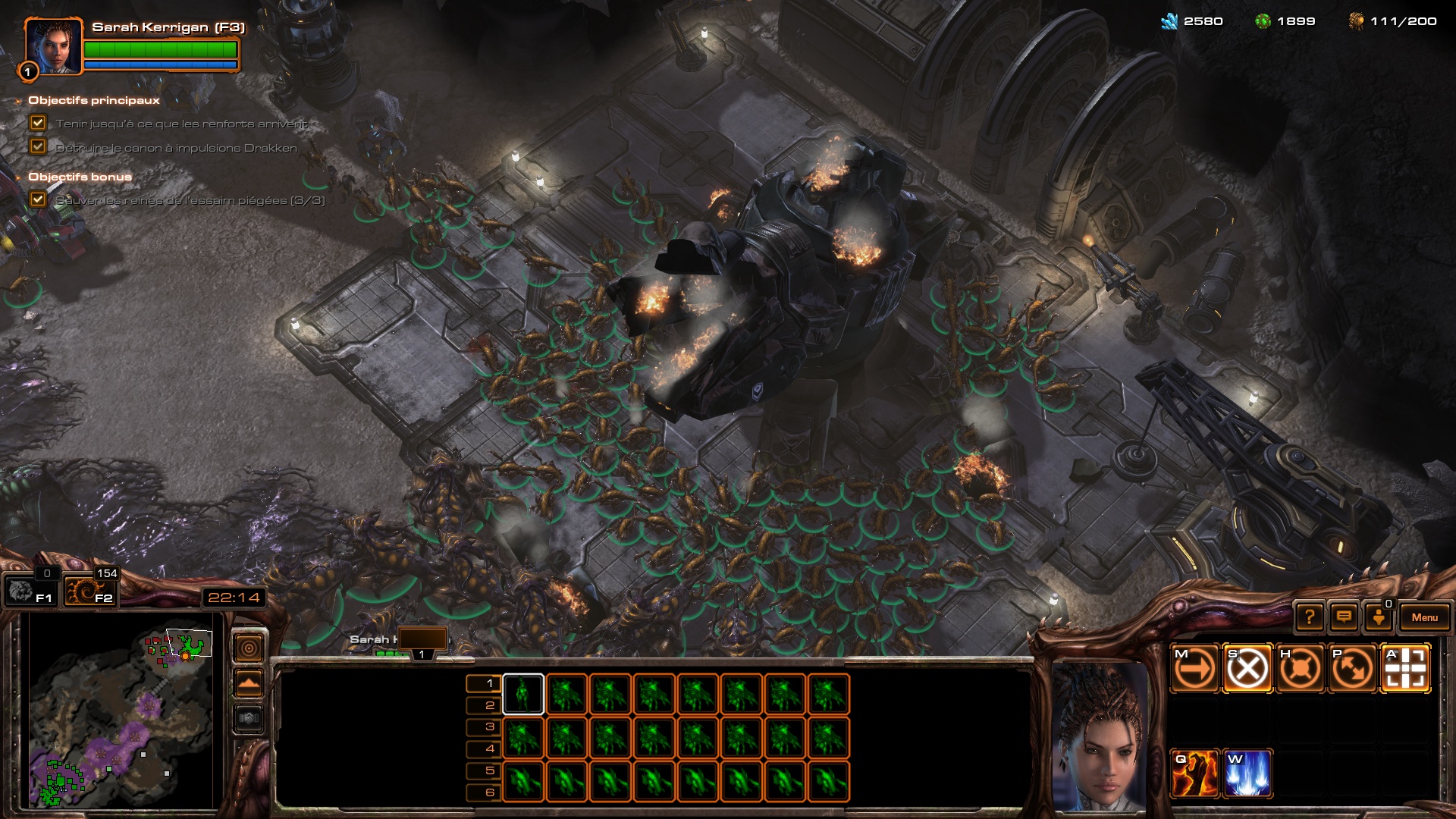
Task: Select all army units via F2 button
Action: pos(89,591)
